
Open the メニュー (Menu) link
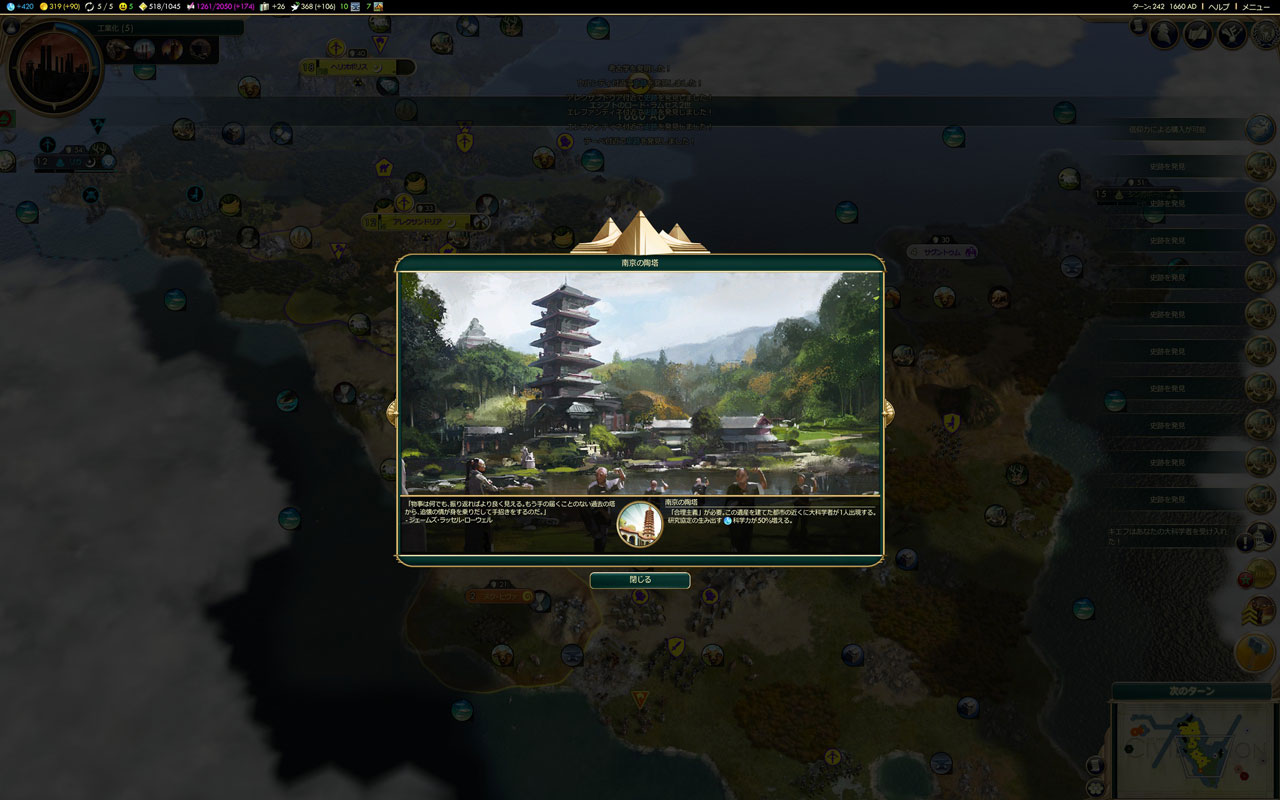click(x=1256, y=6)
